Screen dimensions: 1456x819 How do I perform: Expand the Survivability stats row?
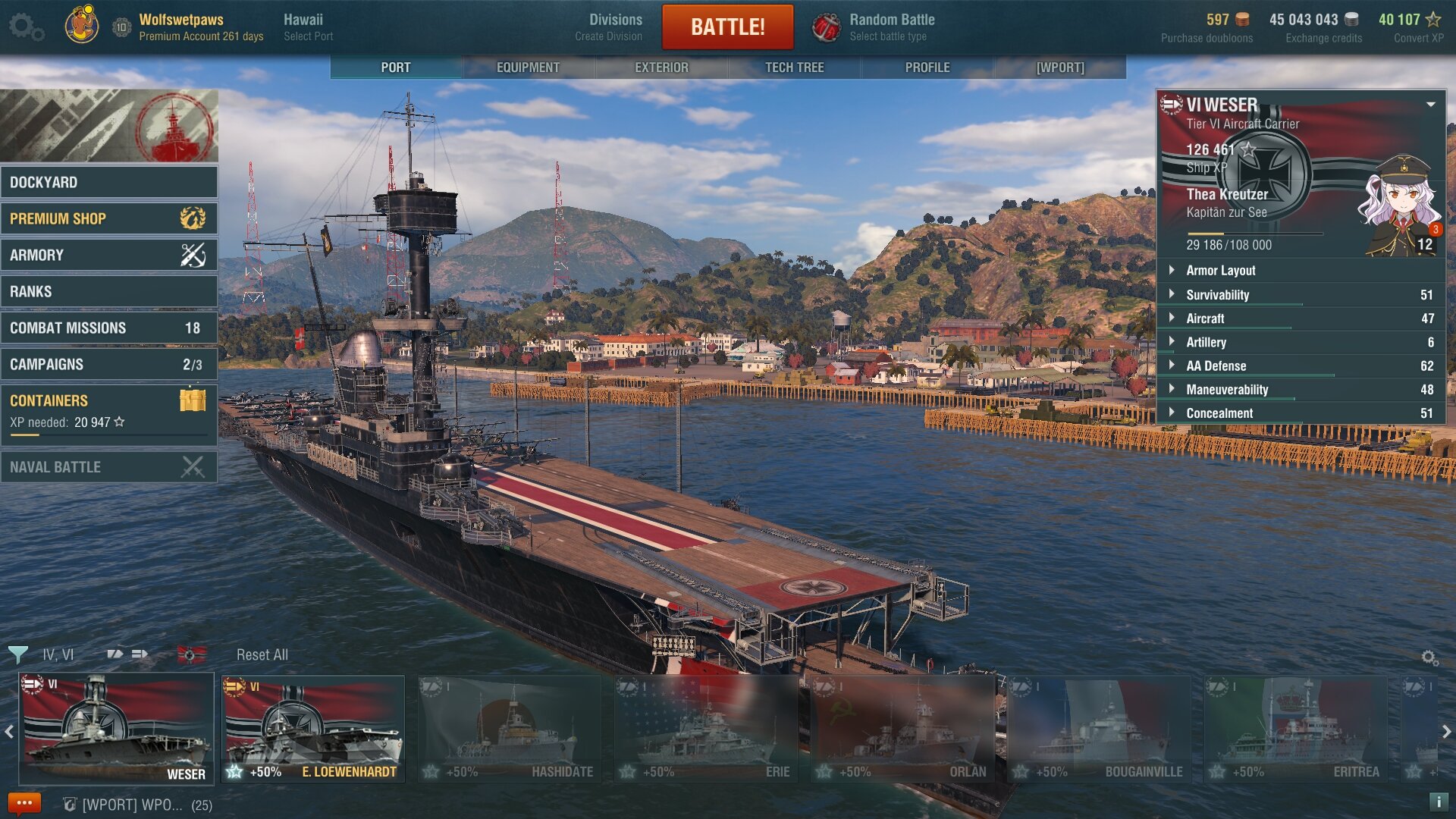tap(1301, 294)
